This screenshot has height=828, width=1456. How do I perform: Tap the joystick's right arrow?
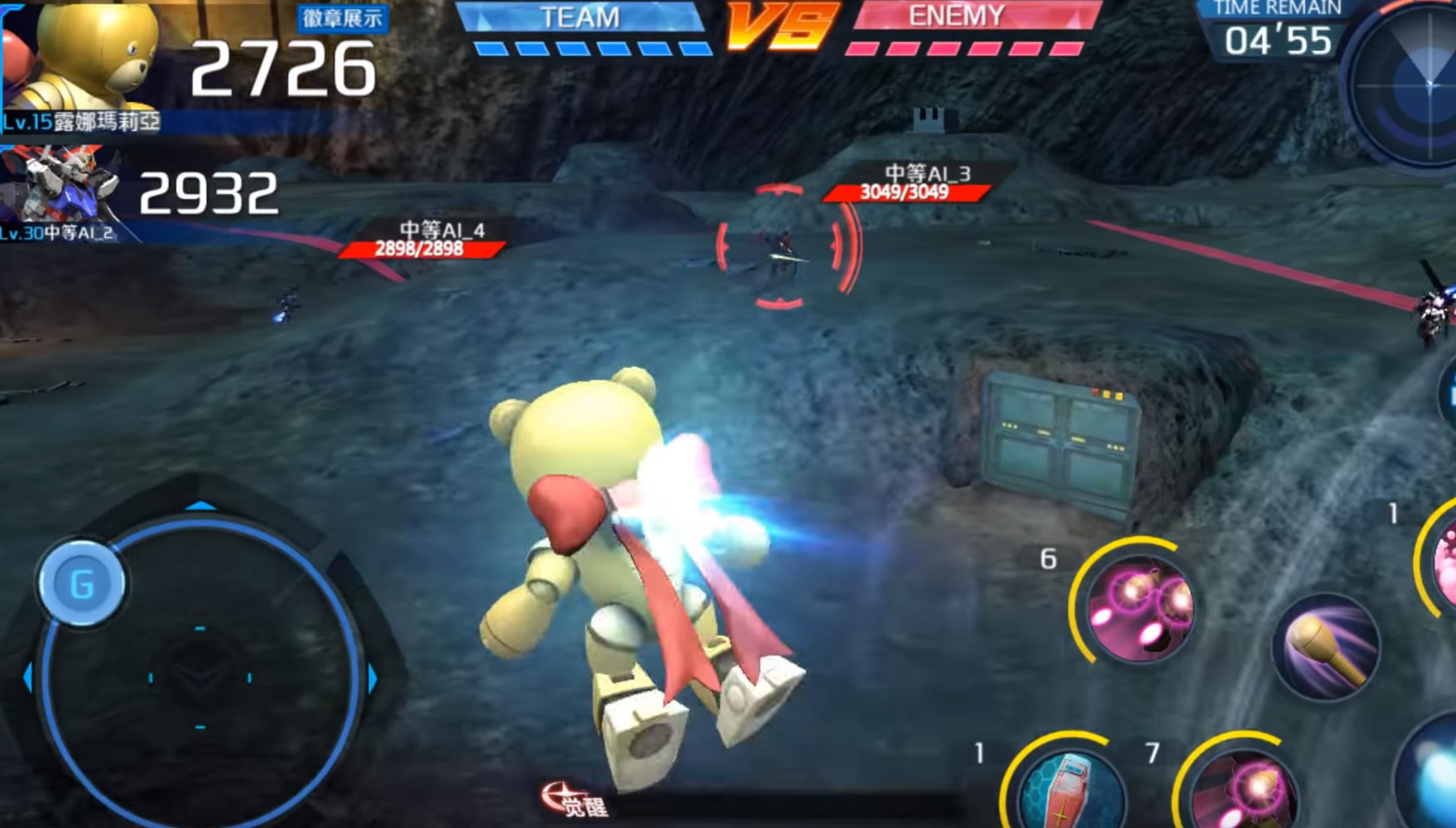[x=373, y=678]
